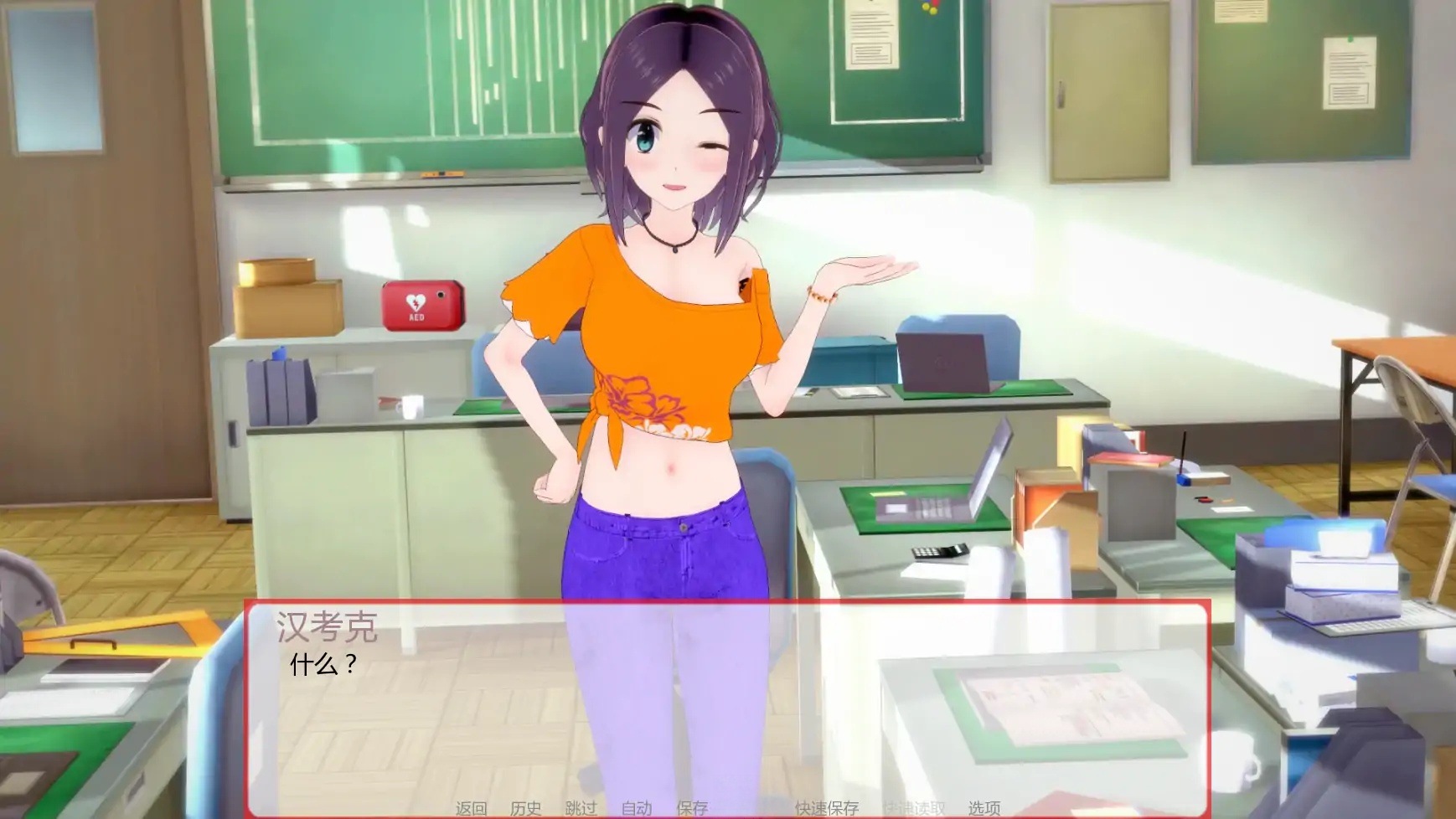Open the 选项 options screen
Viewport: 1456px width, 819px height.
pos(984,809)
